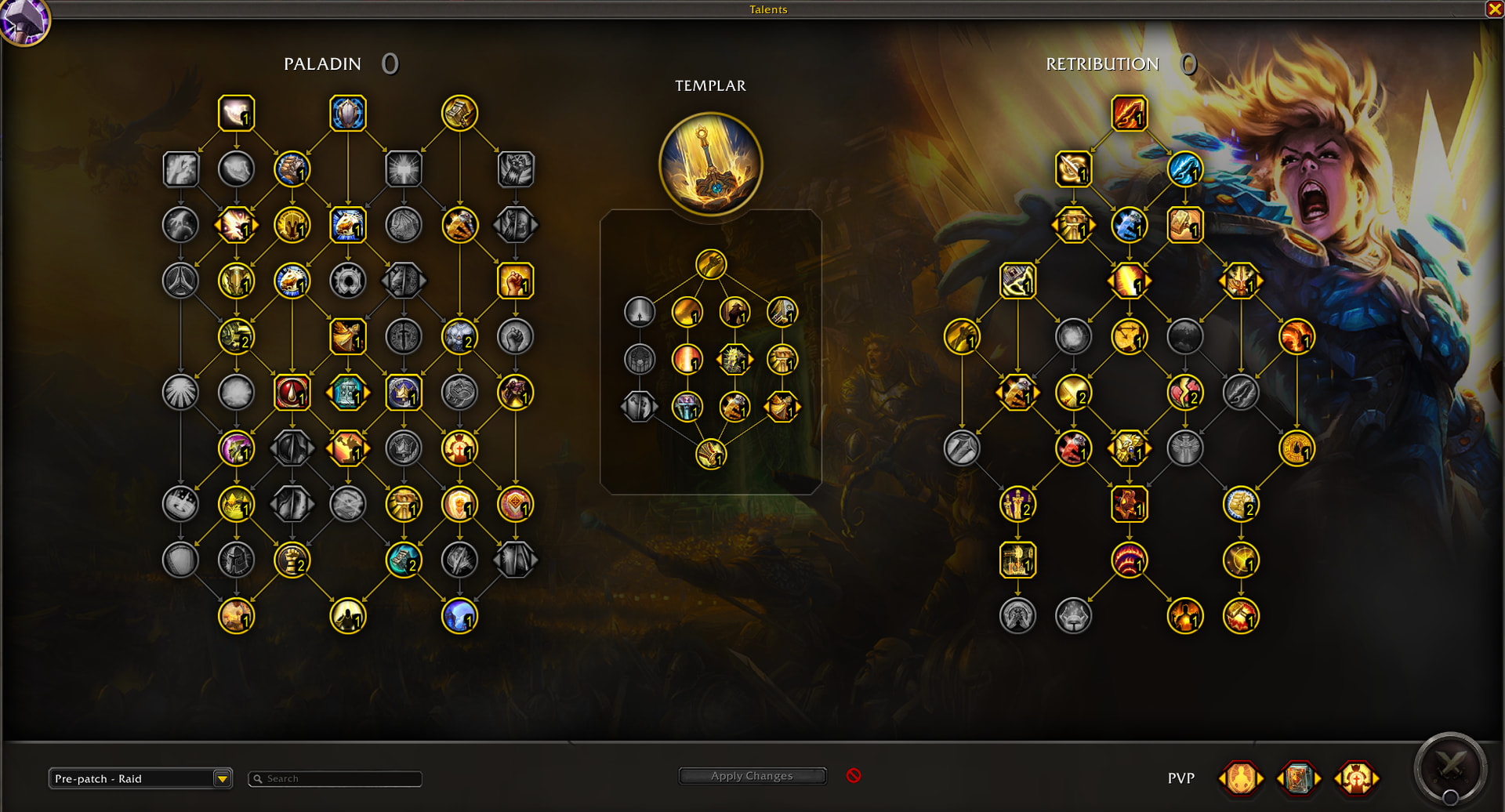Choose the top Retribution talent with flaming blade

(x=1129, y=114)
